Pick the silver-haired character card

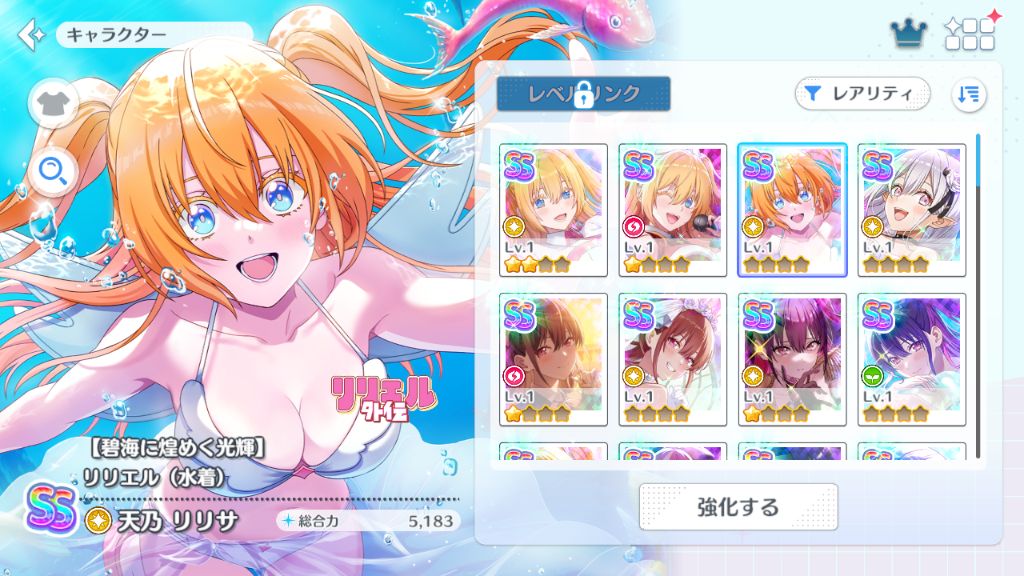(x=912, y=210)
